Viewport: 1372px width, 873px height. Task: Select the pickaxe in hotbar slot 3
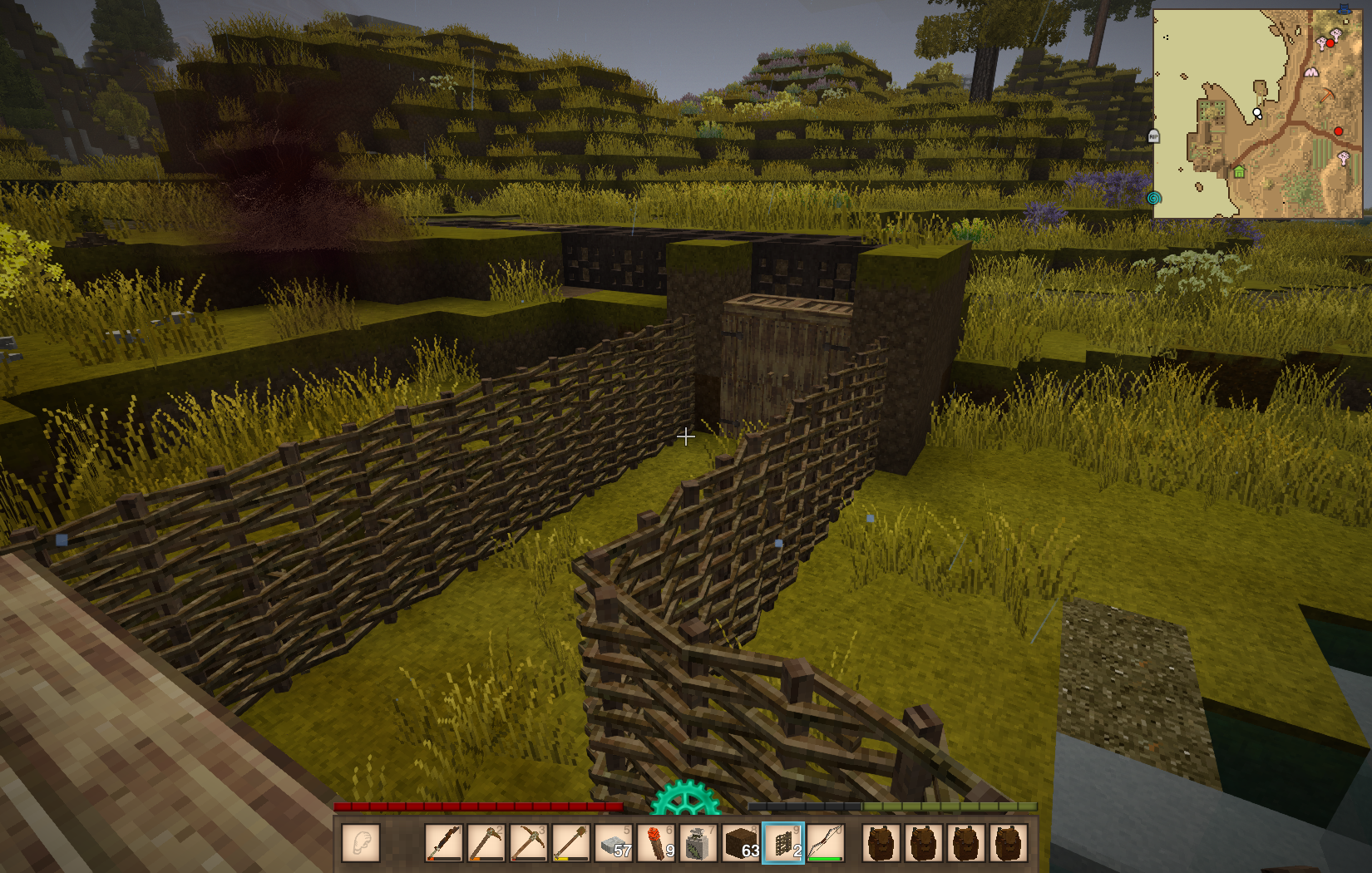[529, 844]
